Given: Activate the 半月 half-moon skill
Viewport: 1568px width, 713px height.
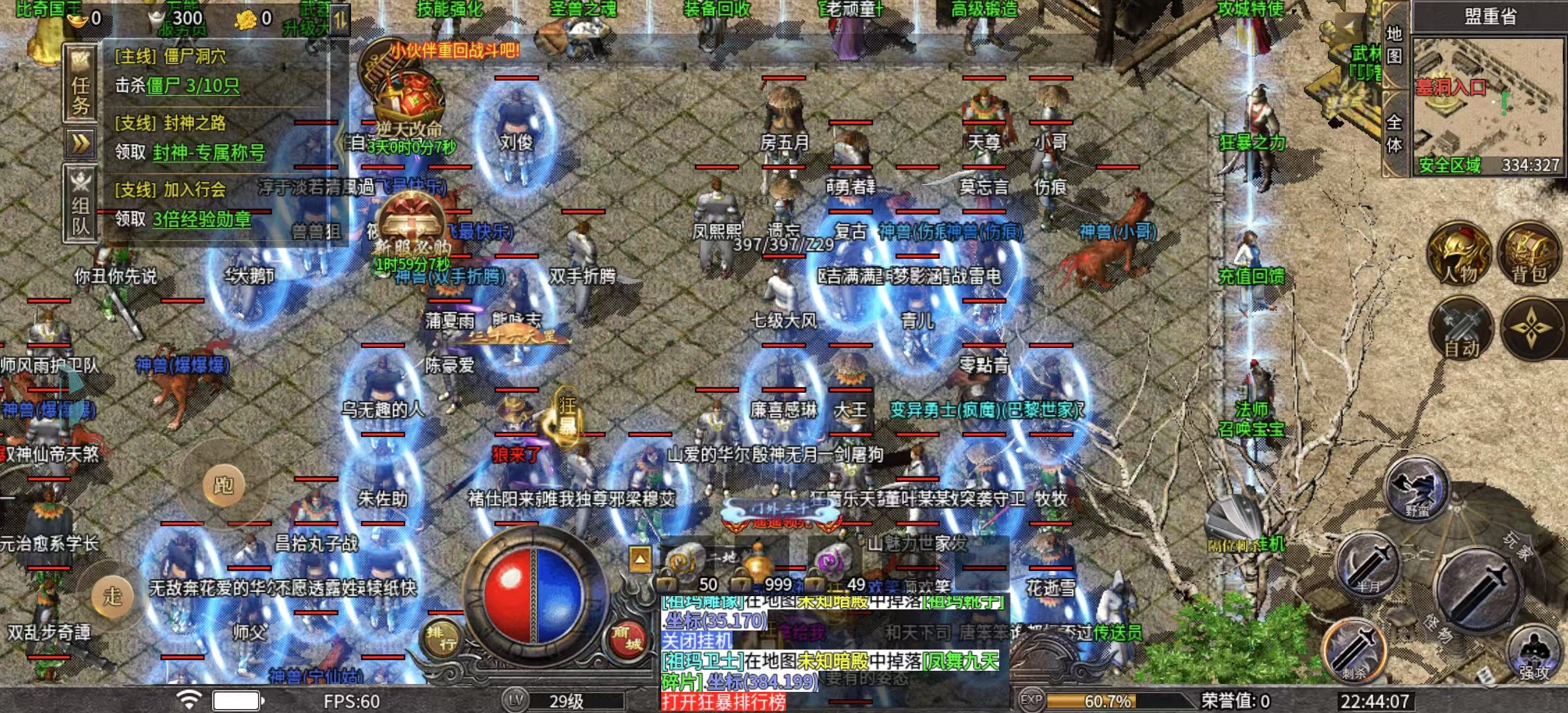Looking at the screenshot, I should (x=1369, y=564).
